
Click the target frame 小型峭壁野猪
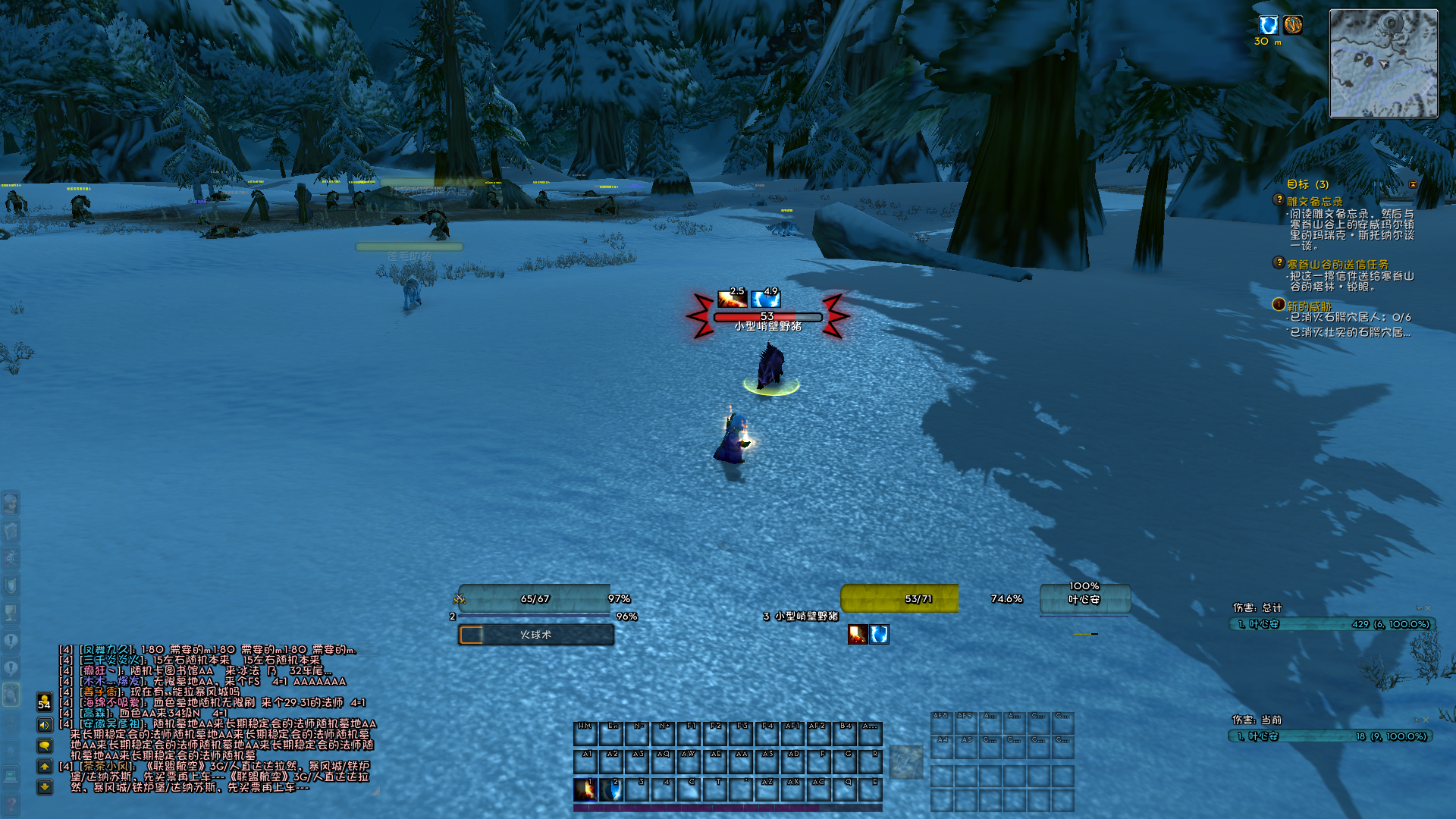[899, 599]
